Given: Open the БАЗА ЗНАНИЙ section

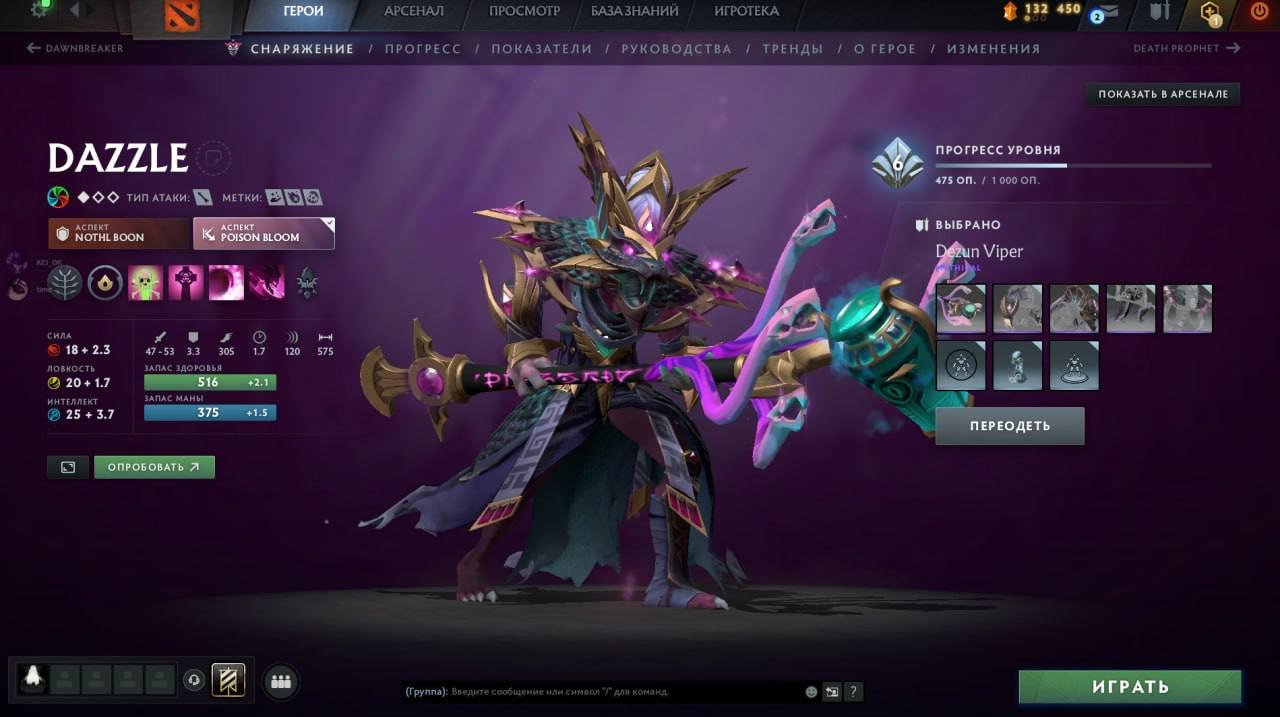Looking at the screenshot, I should pyautogui.click(x=634, y=11).
